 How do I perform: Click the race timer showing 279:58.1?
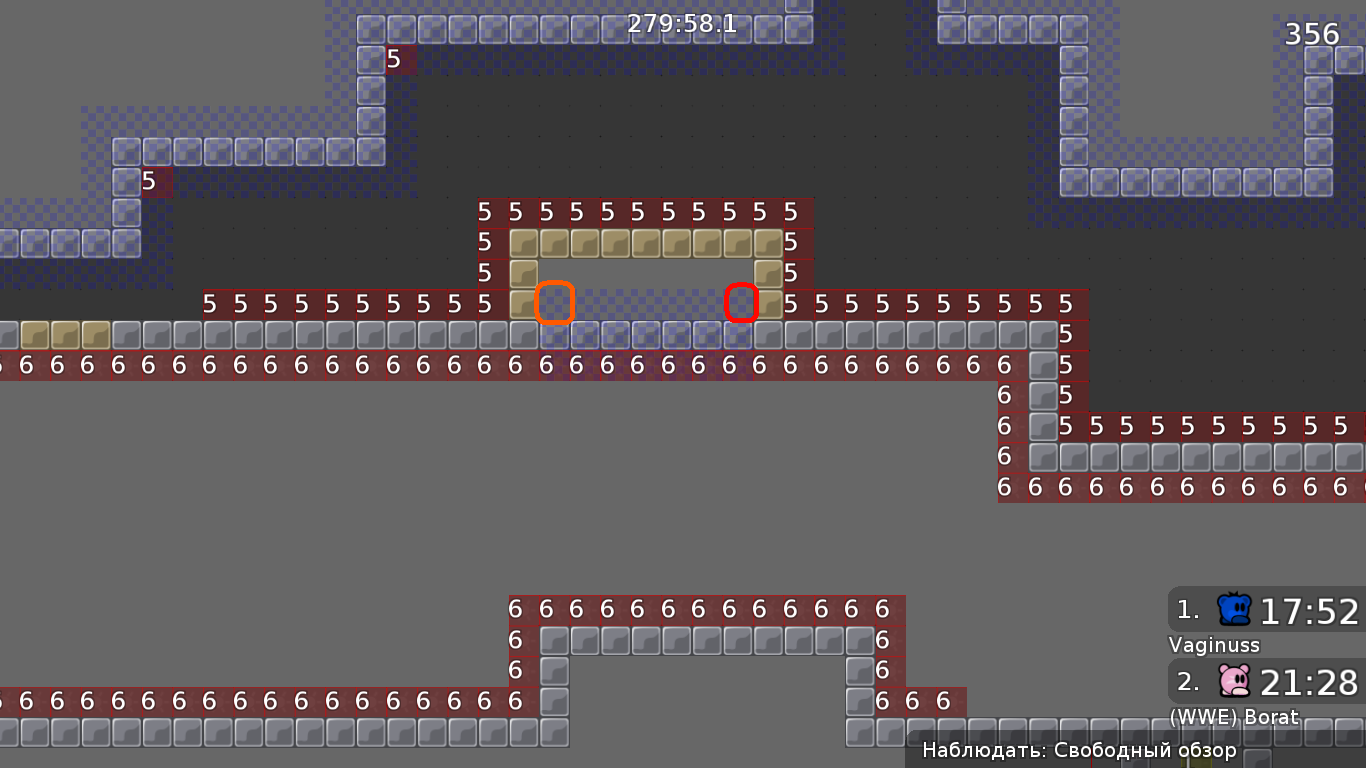(x=680, y=23)
